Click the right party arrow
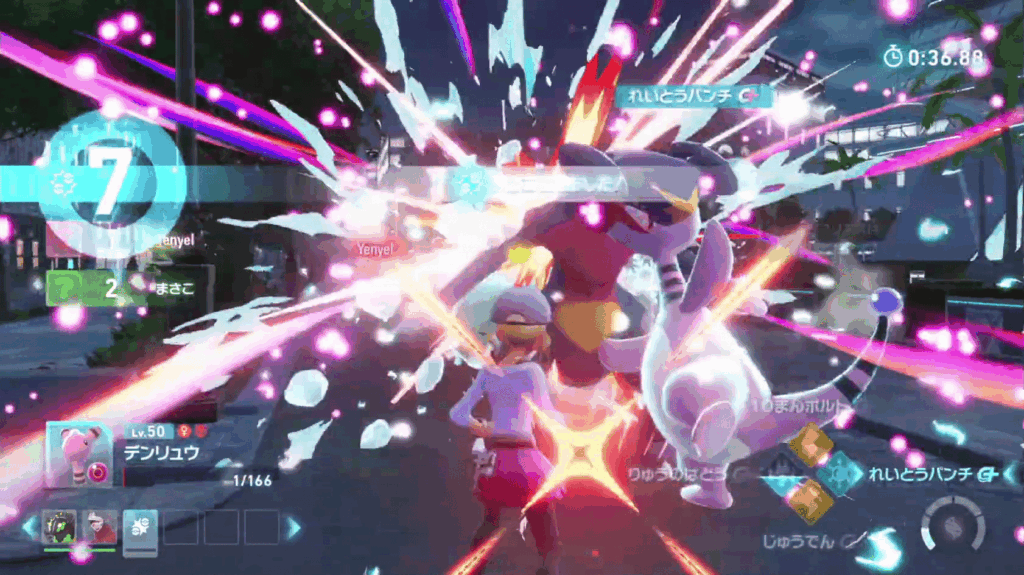Viewport: 1024px width, 575px height. tap(293, 527)
